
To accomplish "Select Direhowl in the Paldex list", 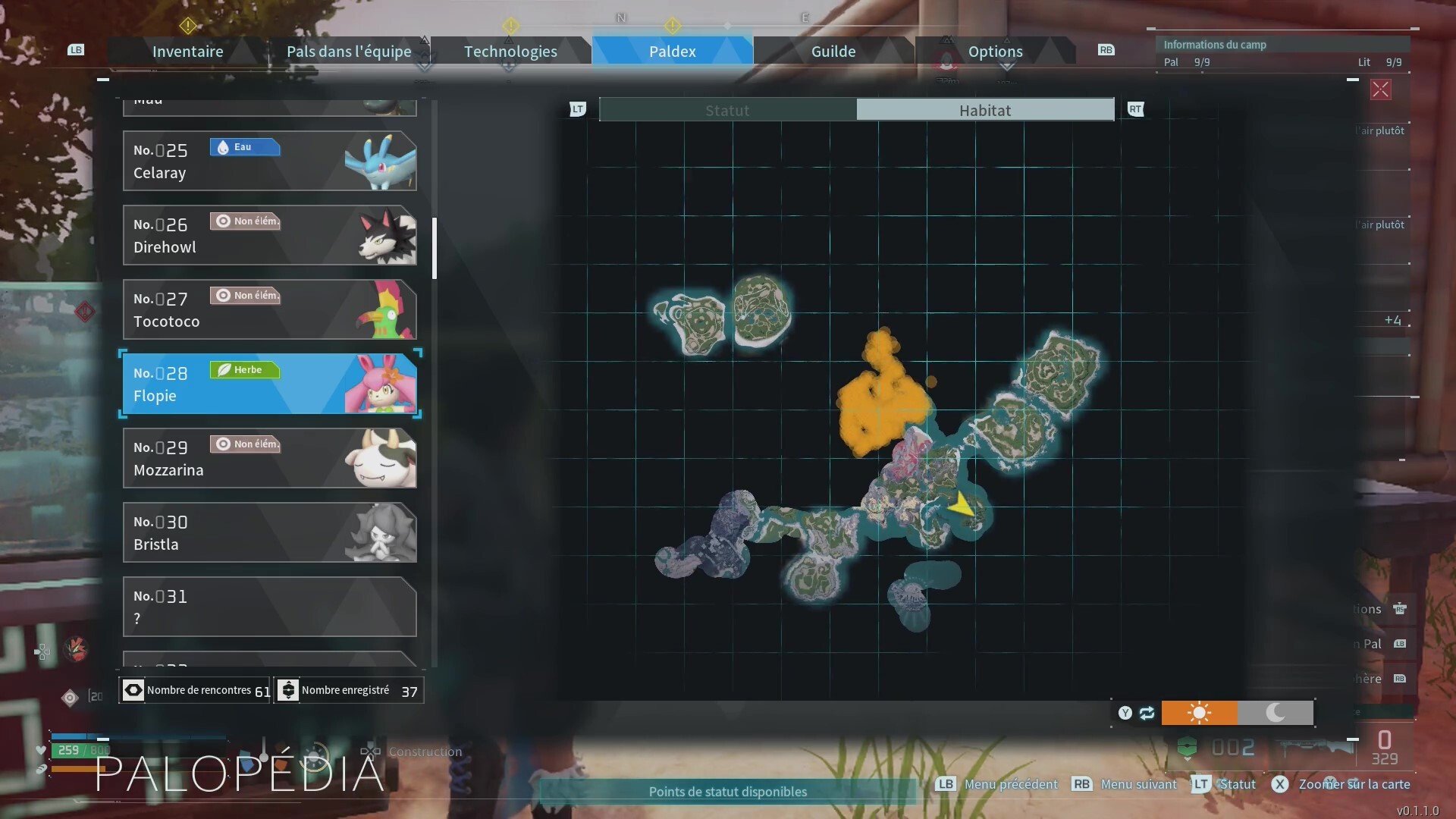I will tap(269, 235).
